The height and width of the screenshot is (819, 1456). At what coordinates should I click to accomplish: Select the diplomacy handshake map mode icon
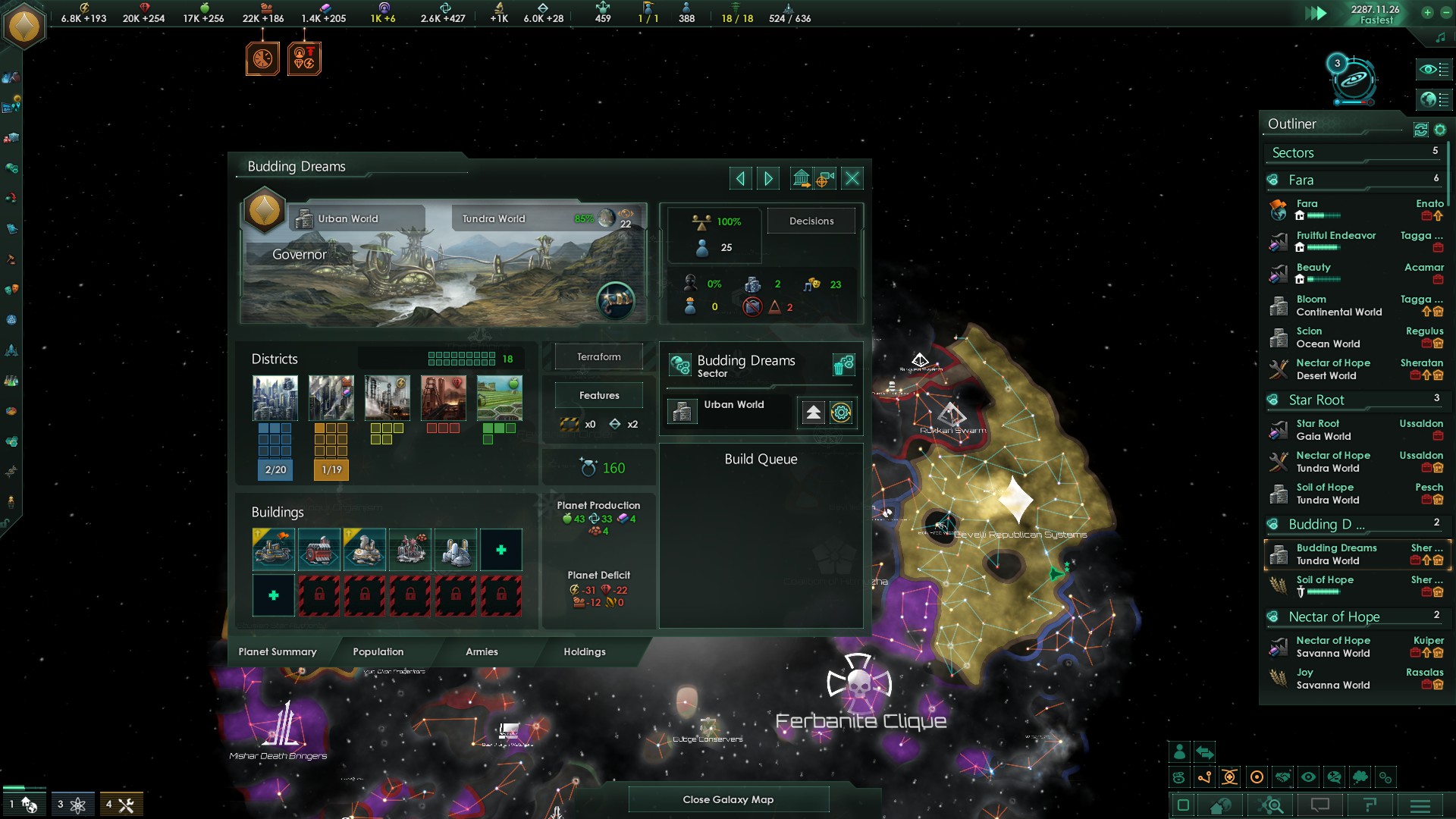point(1283,777)
